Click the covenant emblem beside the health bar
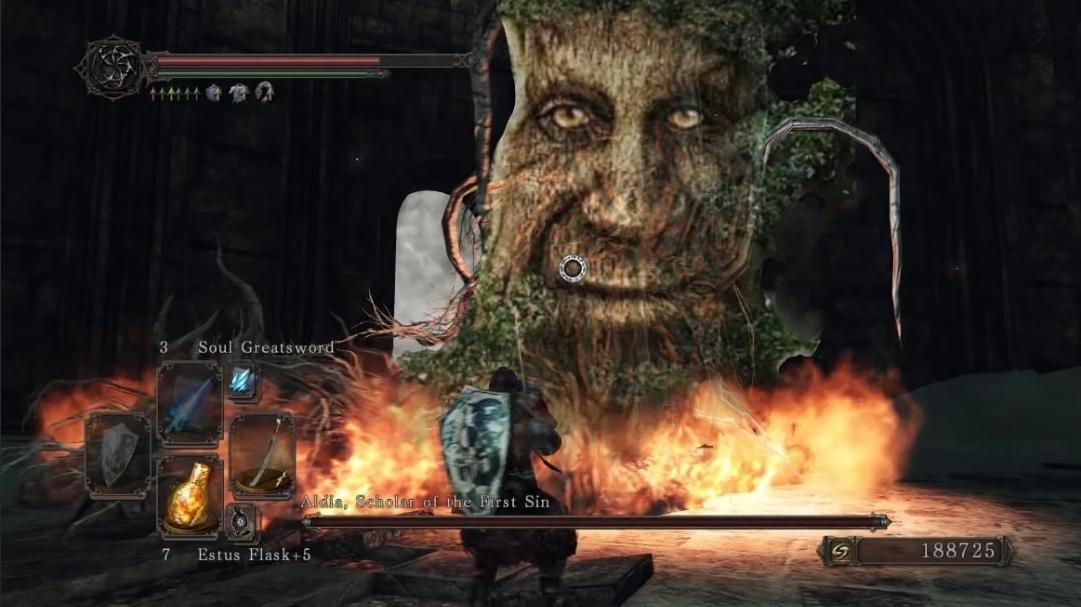 tap(112, 67)
